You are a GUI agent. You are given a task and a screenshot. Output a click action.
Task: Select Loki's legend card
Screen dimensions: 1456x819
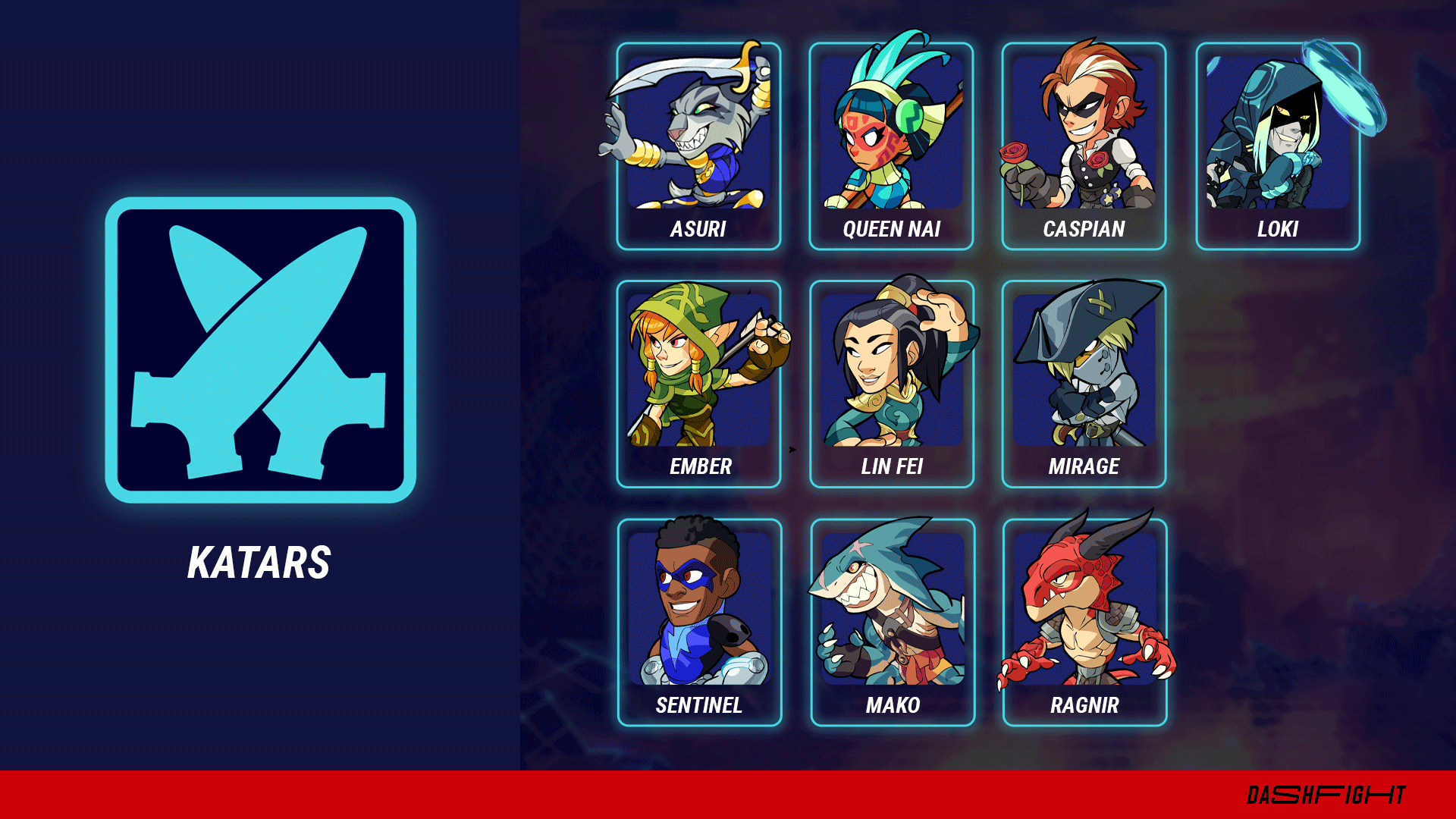pyautogui.click(x=1278, y=146)
